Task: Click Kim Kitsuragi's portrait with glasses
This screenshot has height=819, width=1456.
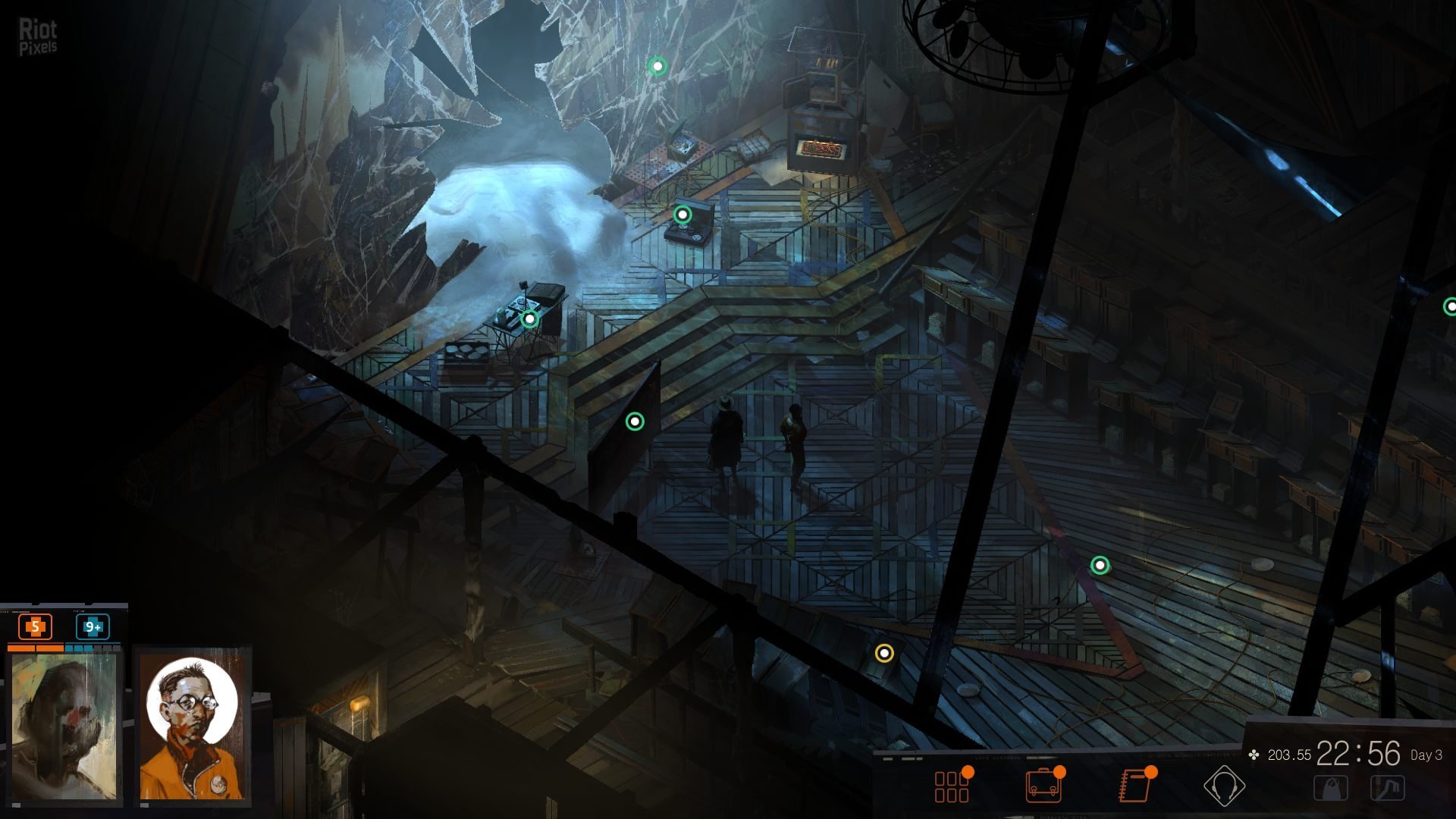Action: [193, 724]
